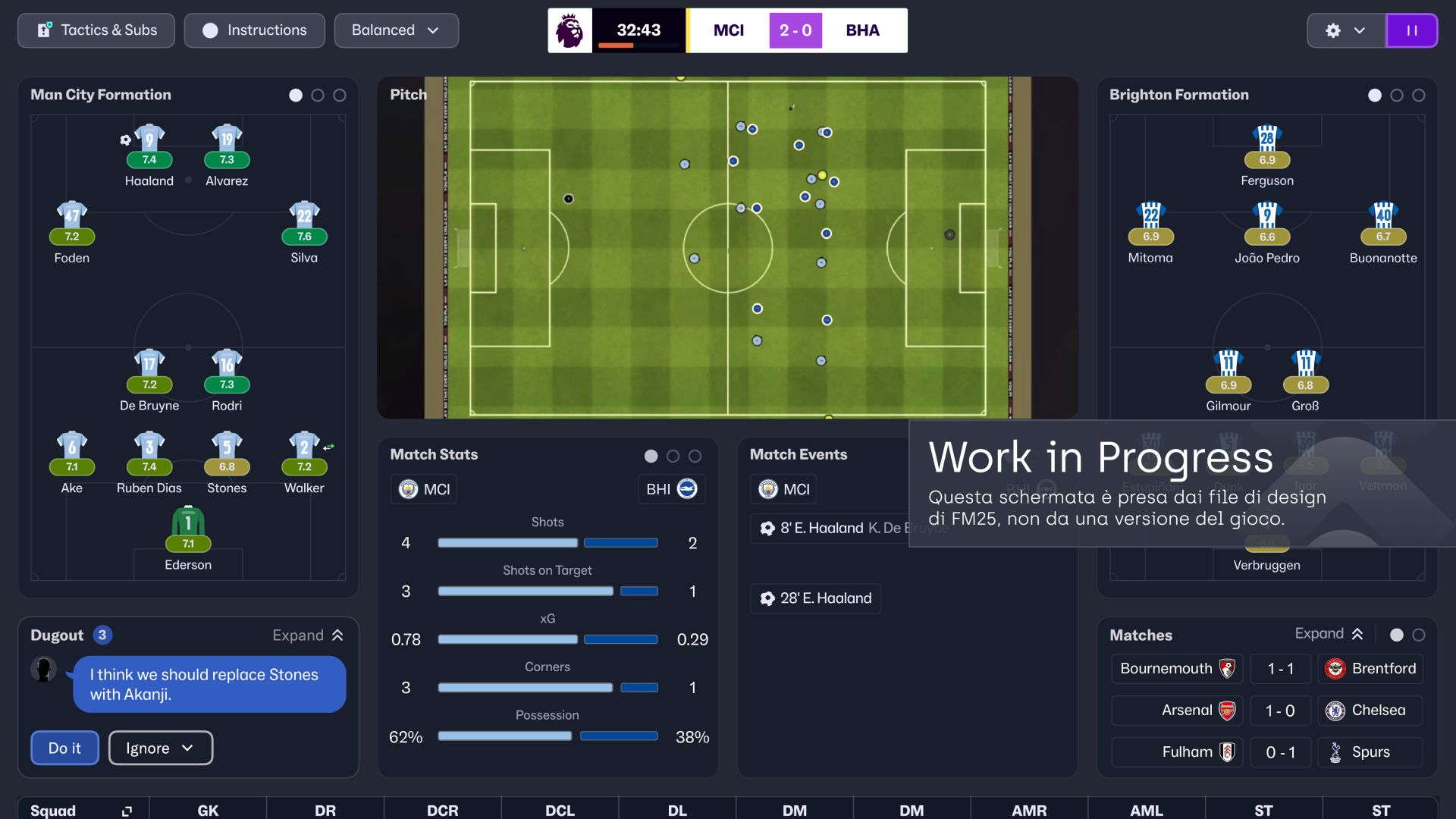The height and width of the screenshot is (819, 1456).
Task: Switch Brighton Formation to its third view dot
Action: [x=1419, y=96]
